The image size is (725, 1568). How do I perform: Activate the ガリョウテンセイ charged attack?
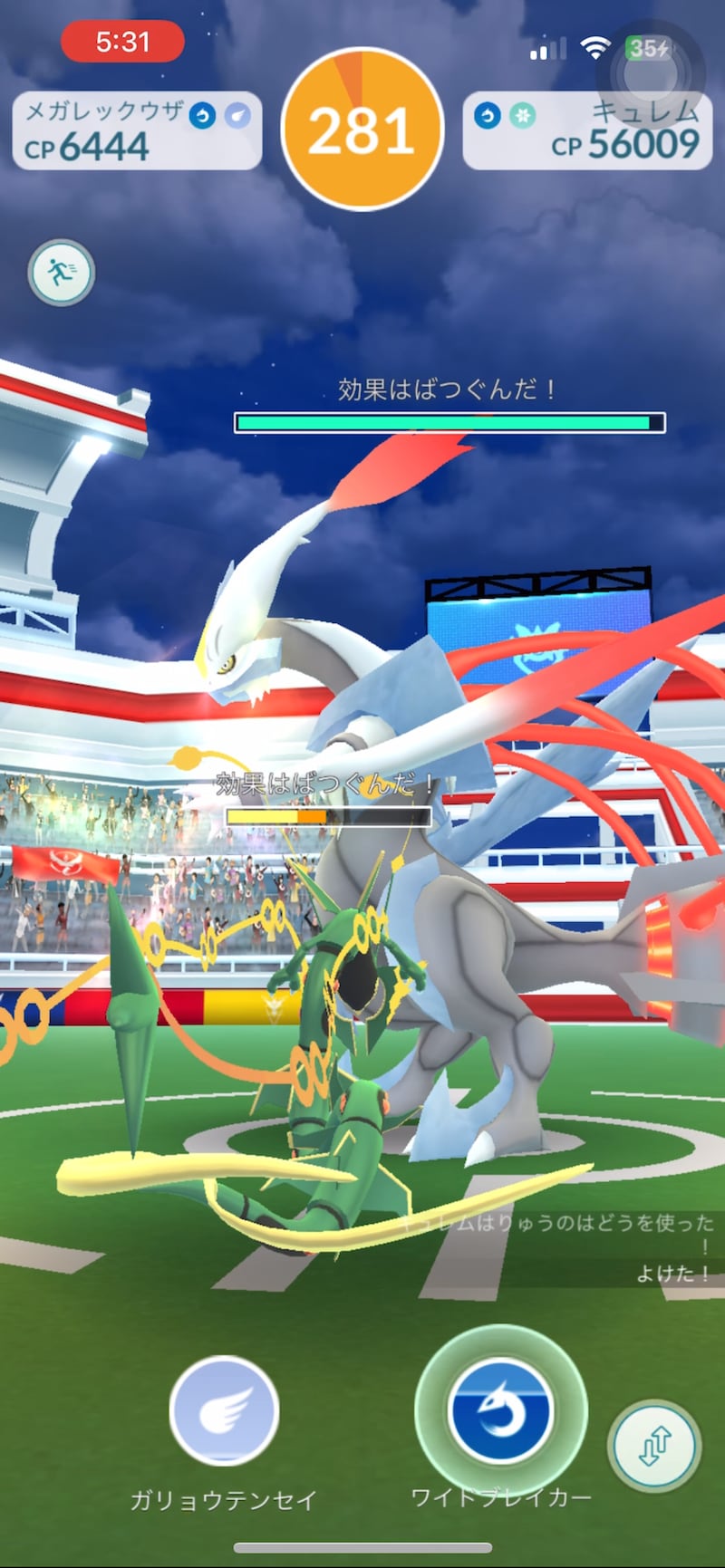coord(224,1410)
